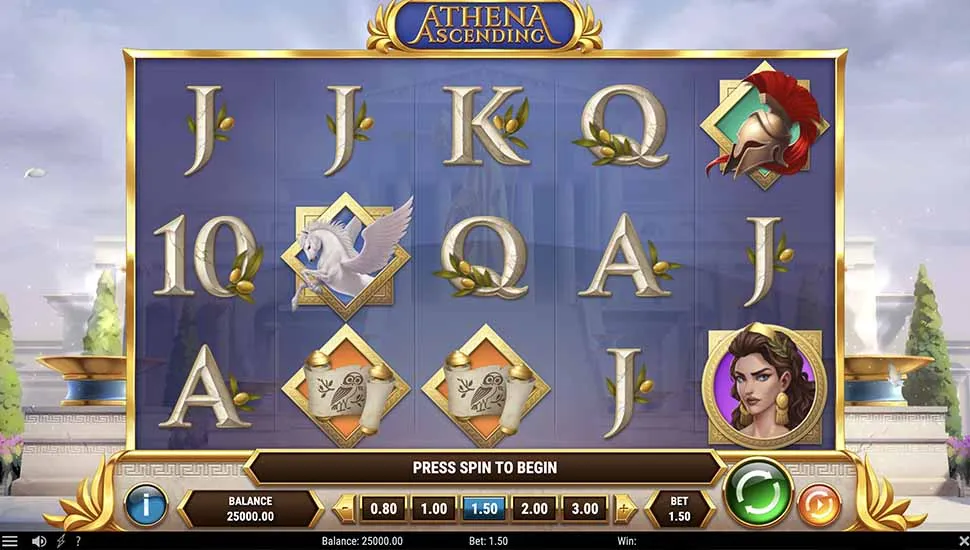970x550 pixels.
Task: Open the hamburger menu
Action: pyautogui.click(x=10, y=541)
